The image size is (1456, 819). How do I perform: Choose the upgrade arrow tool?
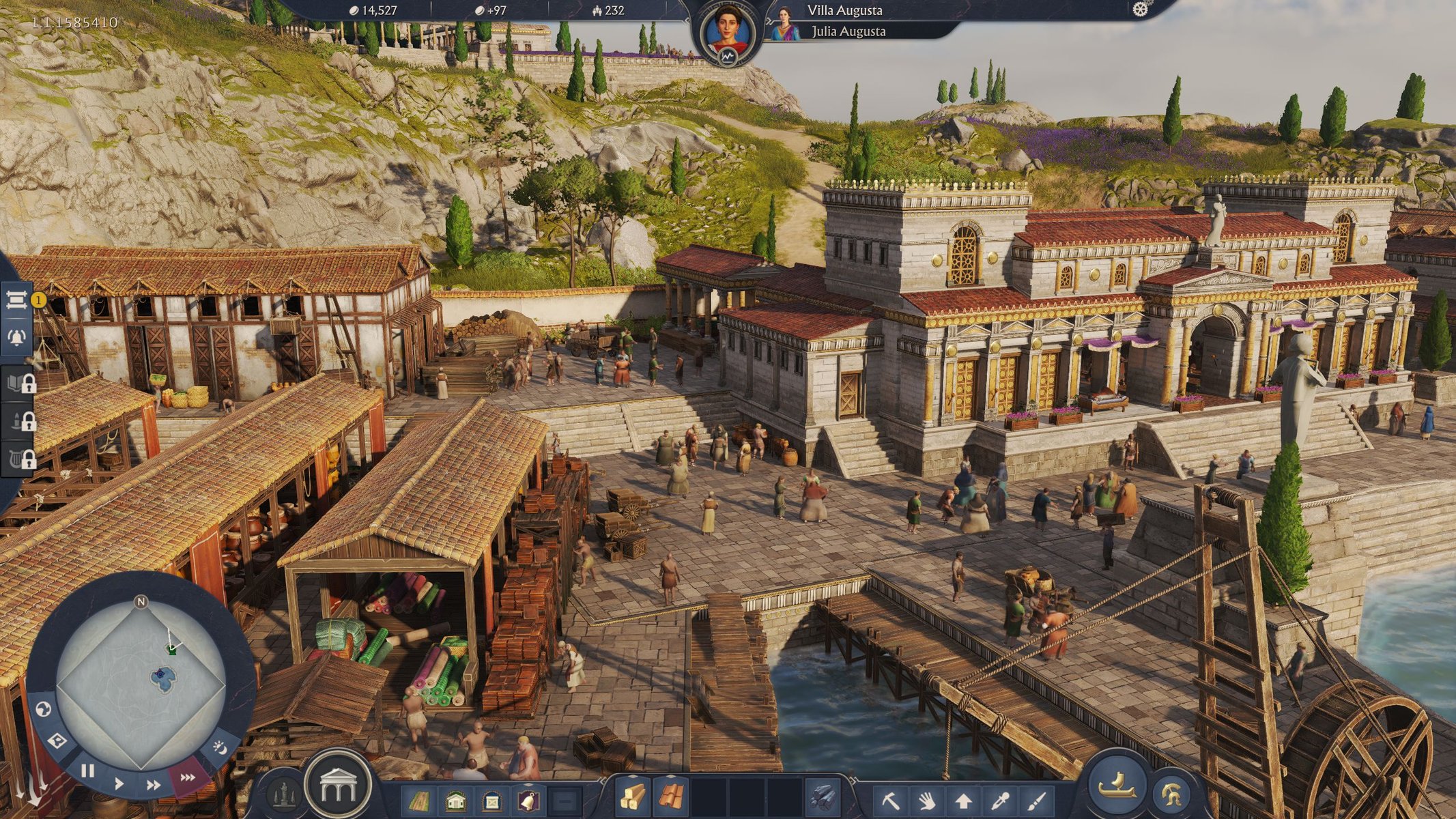[963, 800]
